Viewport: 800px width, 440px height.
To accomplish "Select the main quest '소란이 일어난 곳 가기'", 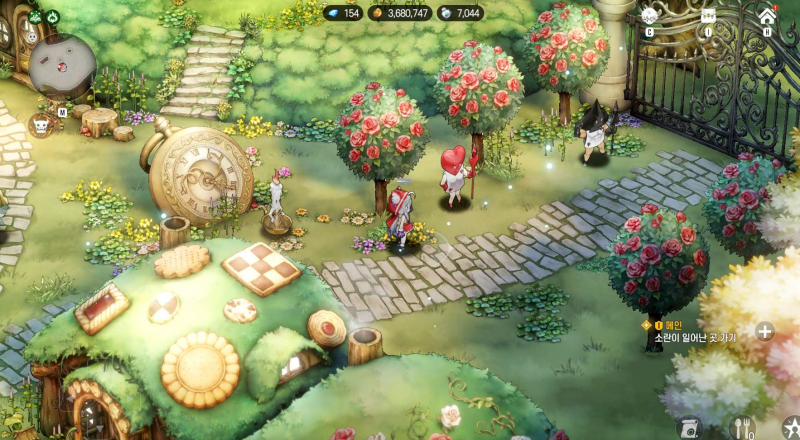I will point(688,337).
